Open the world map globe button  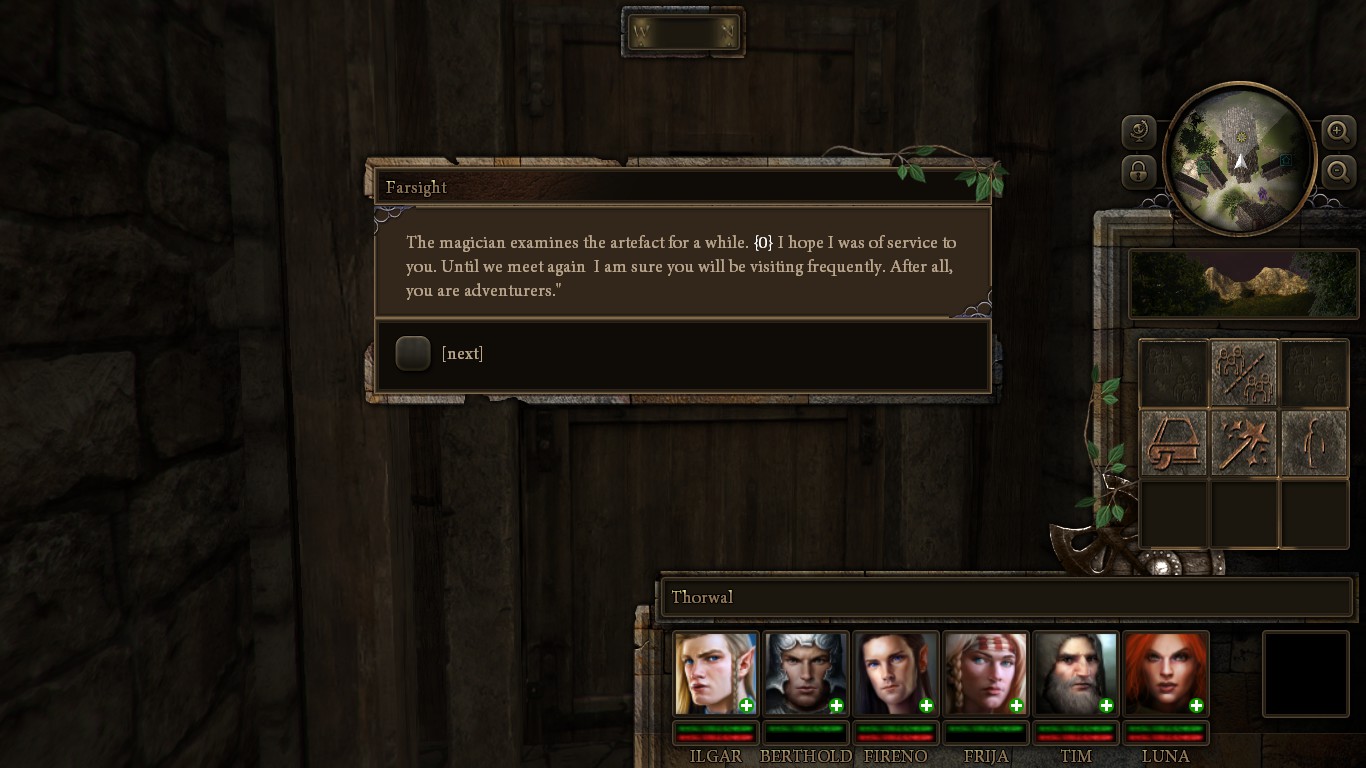click(x=1139, y=131)
